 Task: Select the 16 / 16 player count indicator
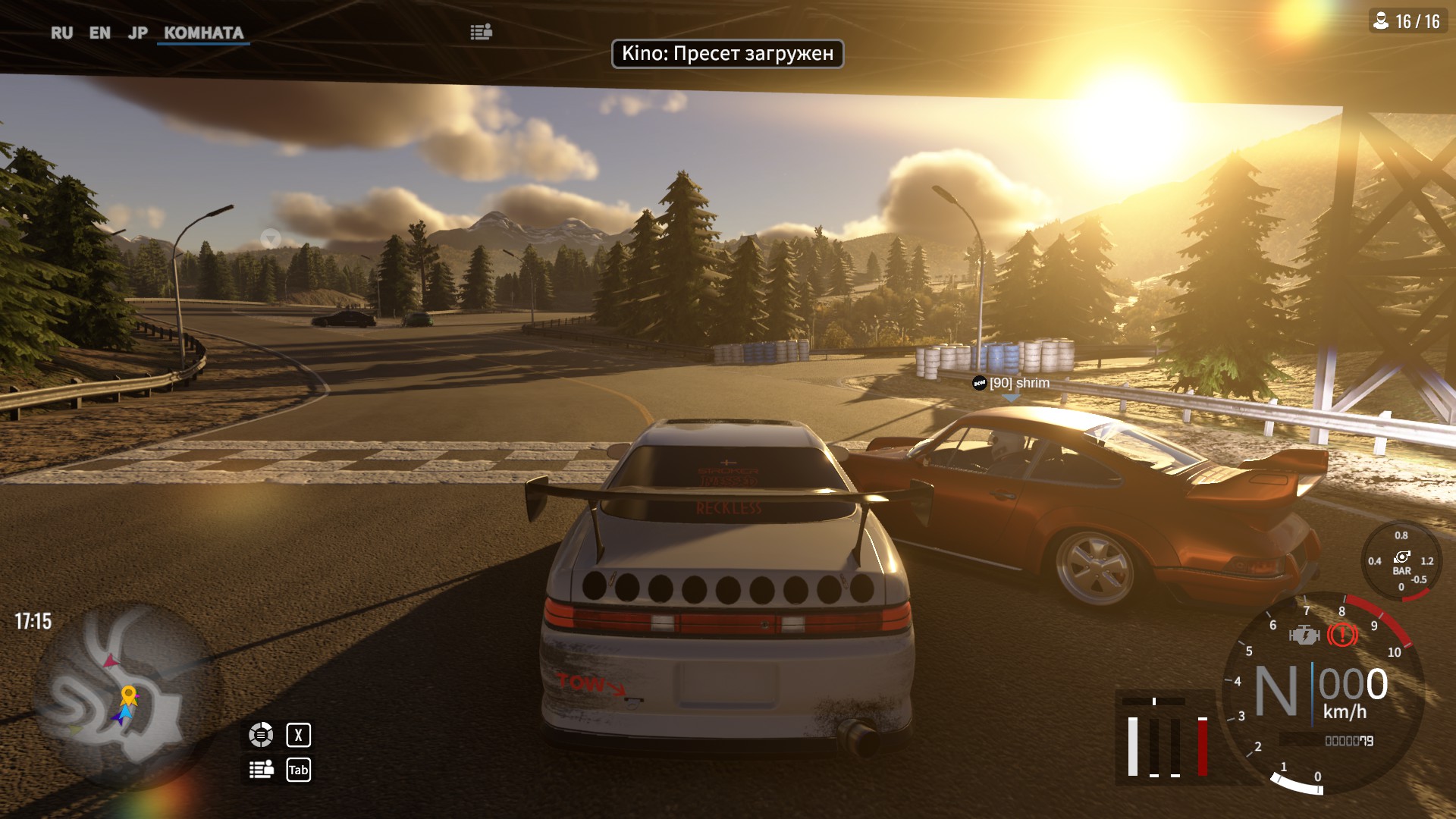pyautogui.click(x=1407, y=21)
